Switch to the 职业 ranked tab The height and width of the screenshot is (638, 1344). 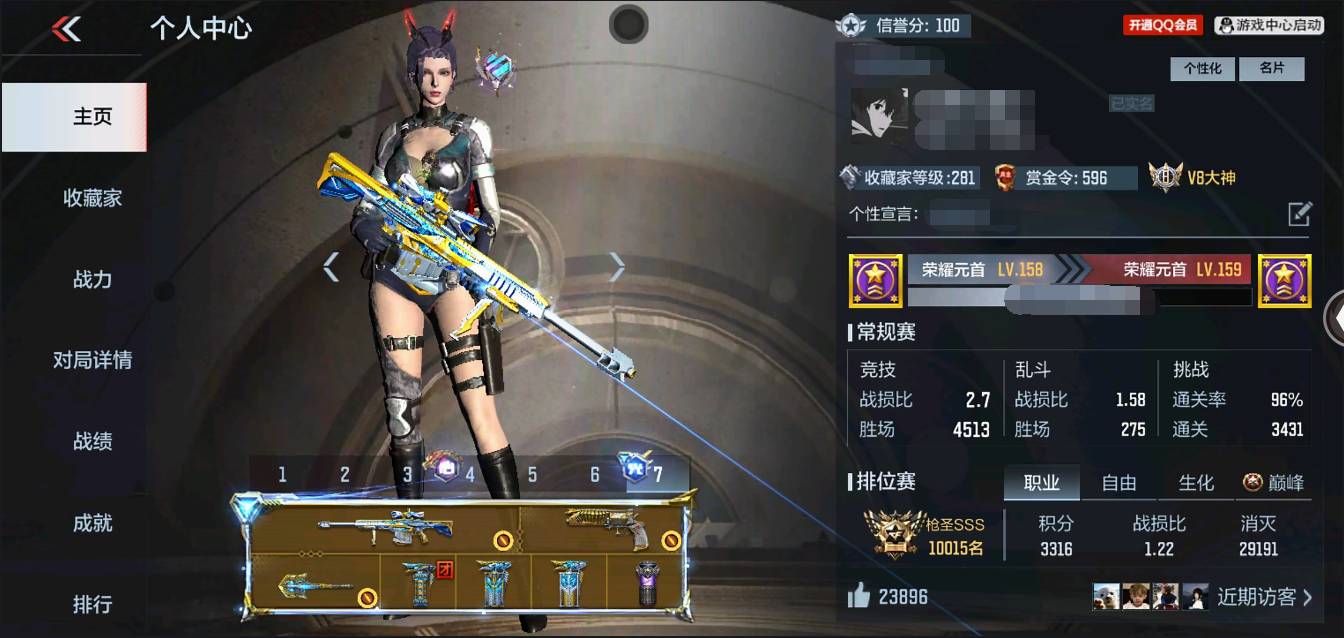pyautogui.click(x=1041, y=483)
